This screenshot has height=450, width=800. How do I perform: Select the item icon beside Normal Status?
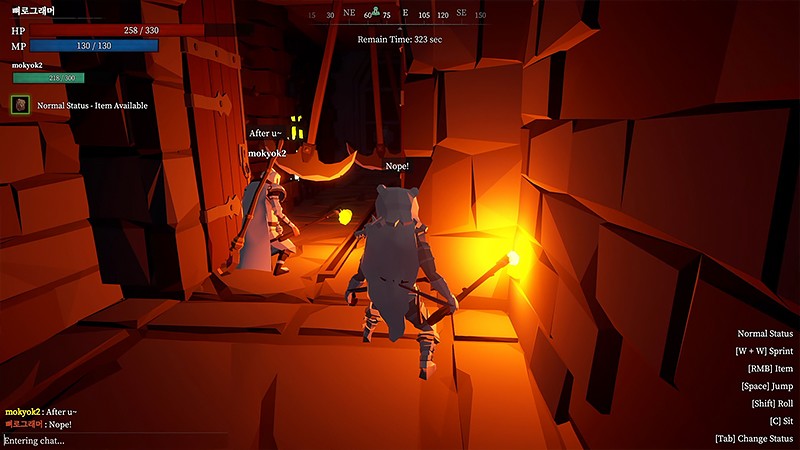click(x=19, y=104)
